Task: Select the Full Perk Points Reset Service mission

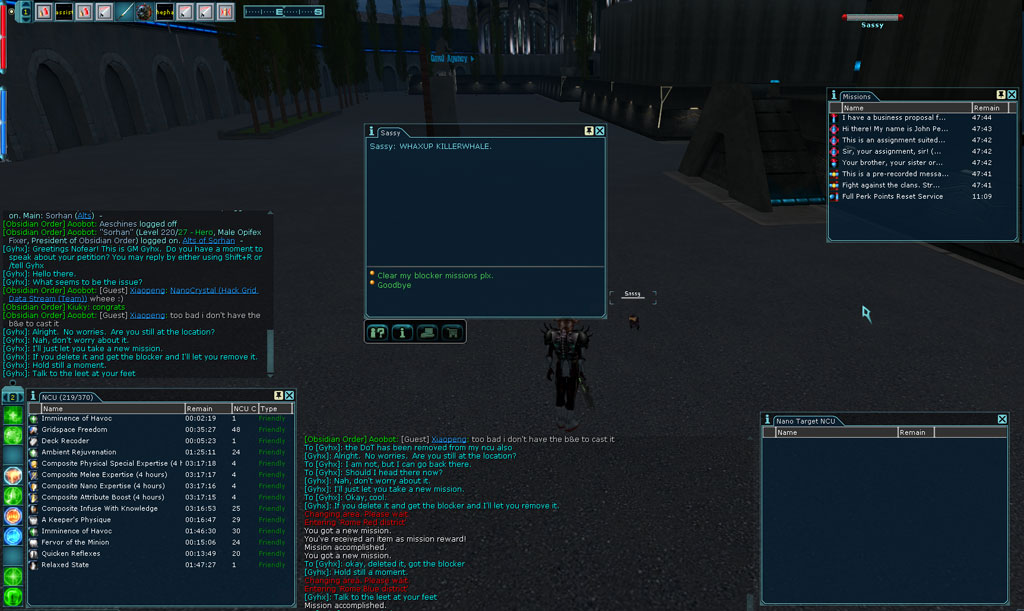Action: (x=892, y=196)
